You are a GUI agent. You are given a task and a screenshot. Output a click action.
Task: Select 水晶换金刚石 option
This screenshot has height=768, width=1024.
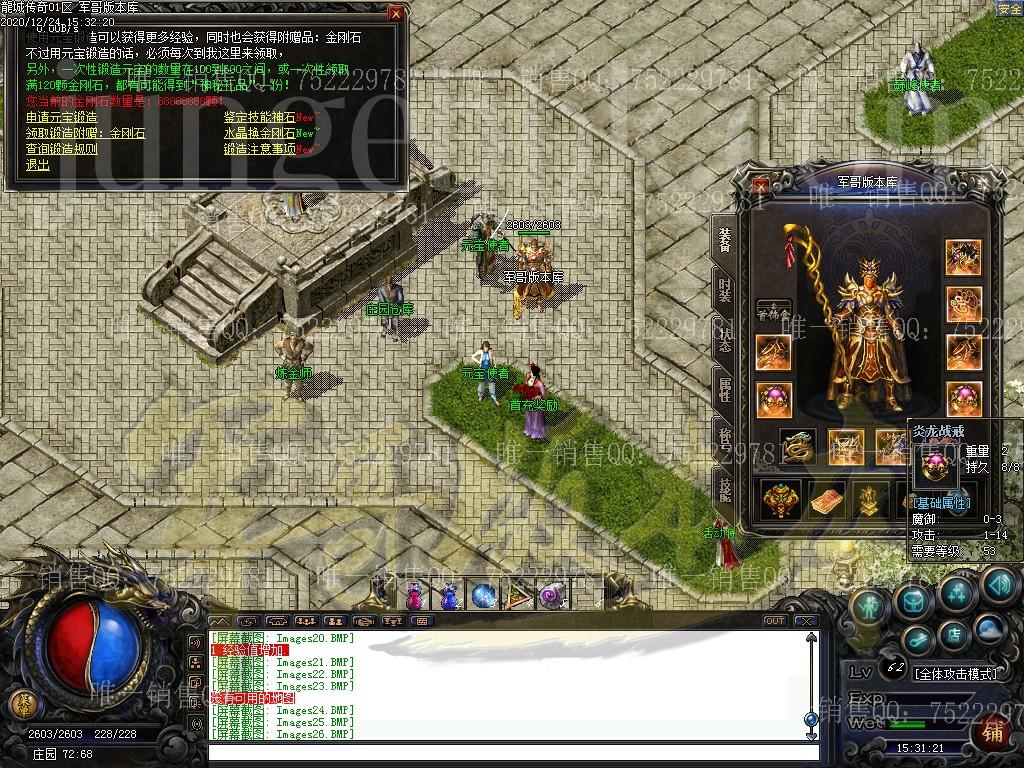coord(259,133)
